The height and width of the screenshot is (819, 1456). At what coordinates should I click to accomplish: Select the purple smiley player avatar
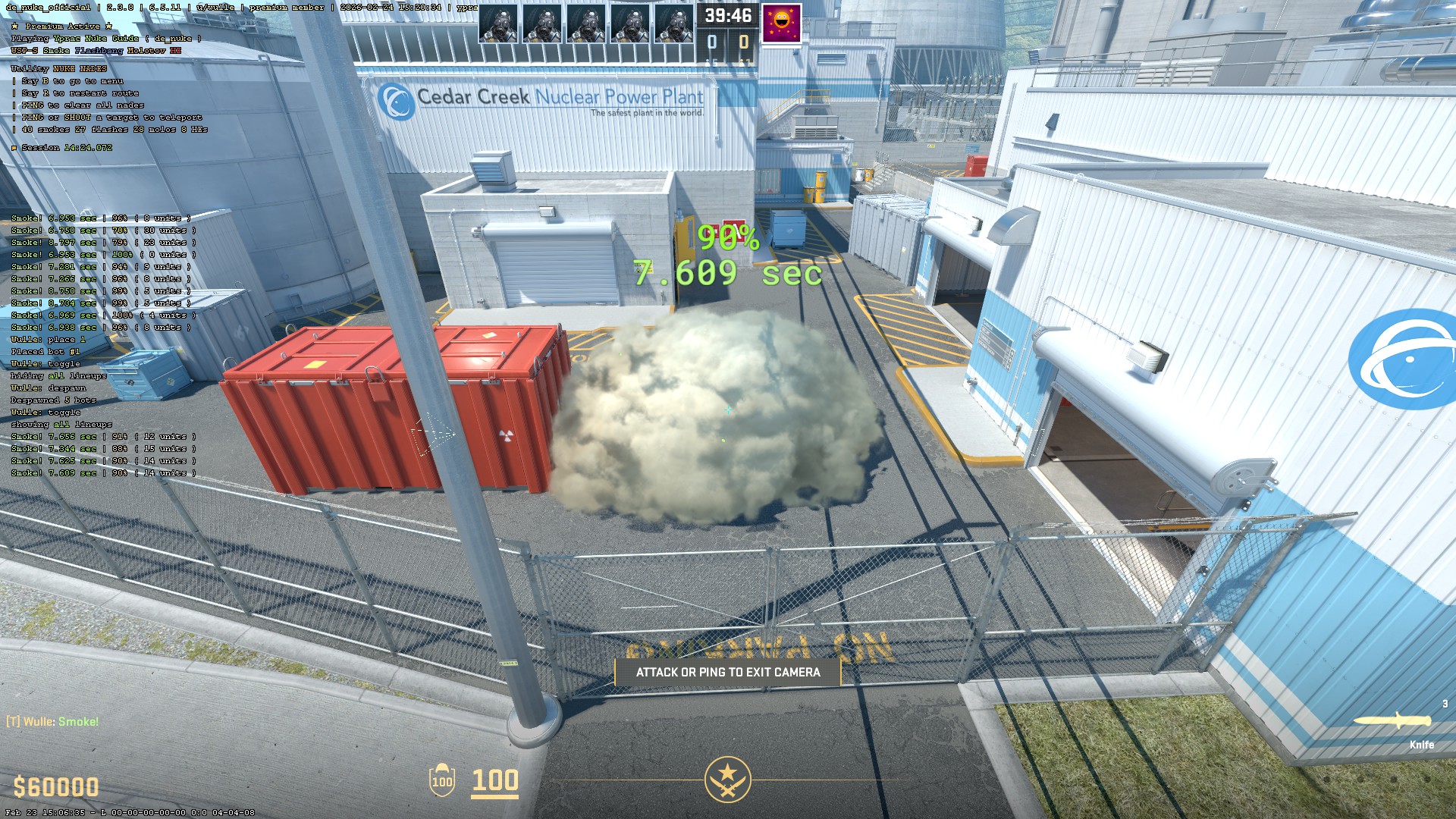coord(781,24)
